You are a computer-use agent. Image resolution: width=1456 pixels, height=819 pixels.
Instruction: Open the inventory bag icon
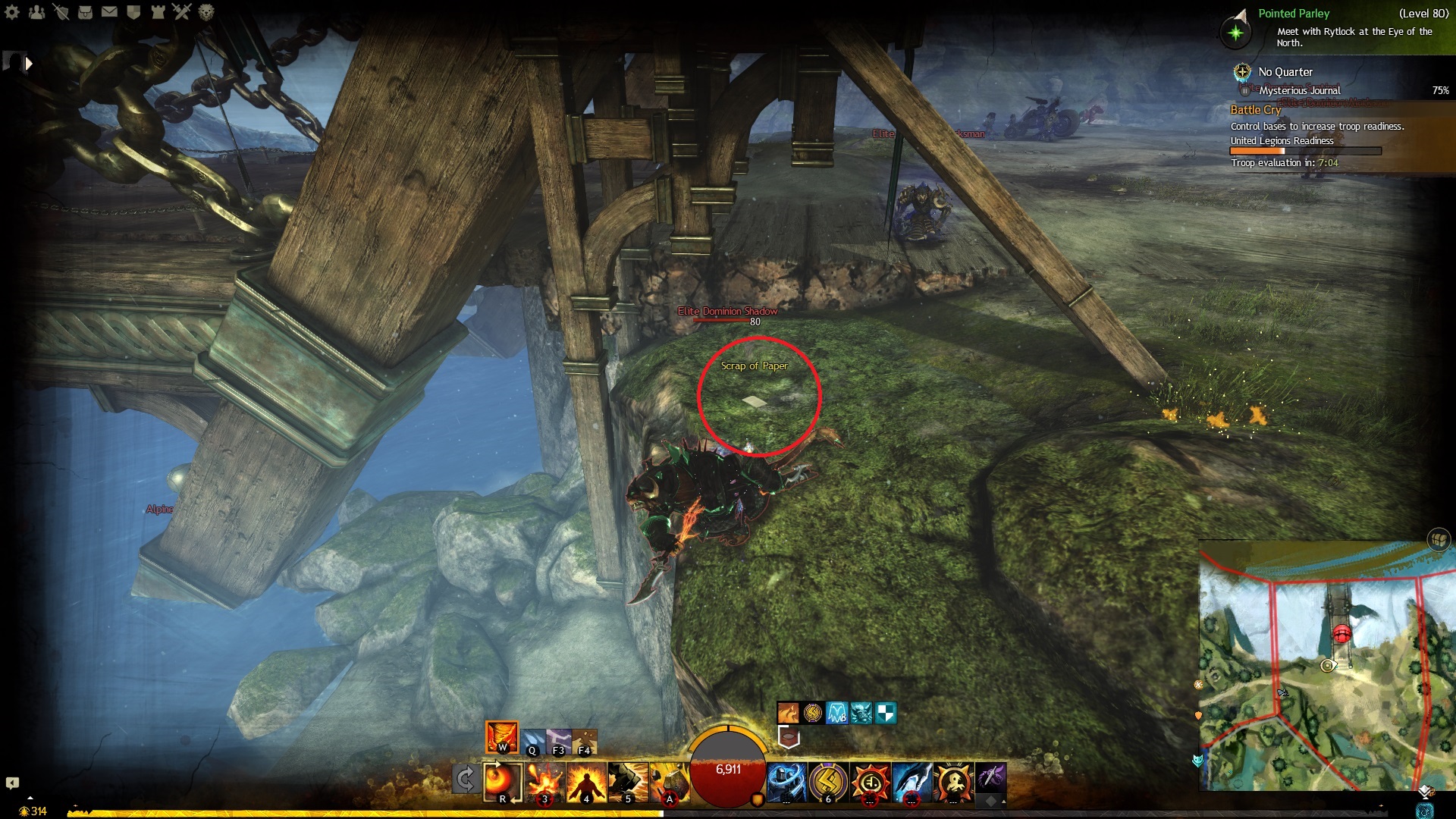[x=85, y=12]
